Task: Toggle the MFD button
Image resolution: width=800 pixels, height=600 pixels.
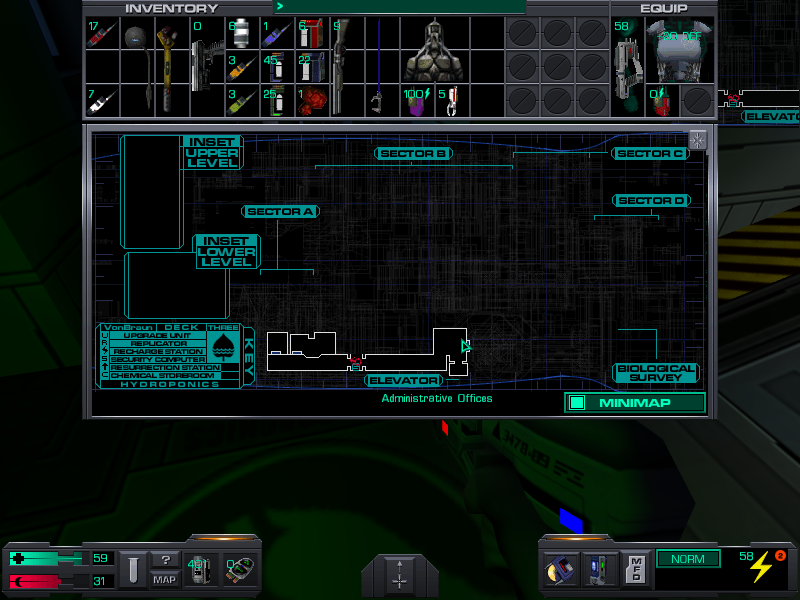Action: click(x=636, y=570)
